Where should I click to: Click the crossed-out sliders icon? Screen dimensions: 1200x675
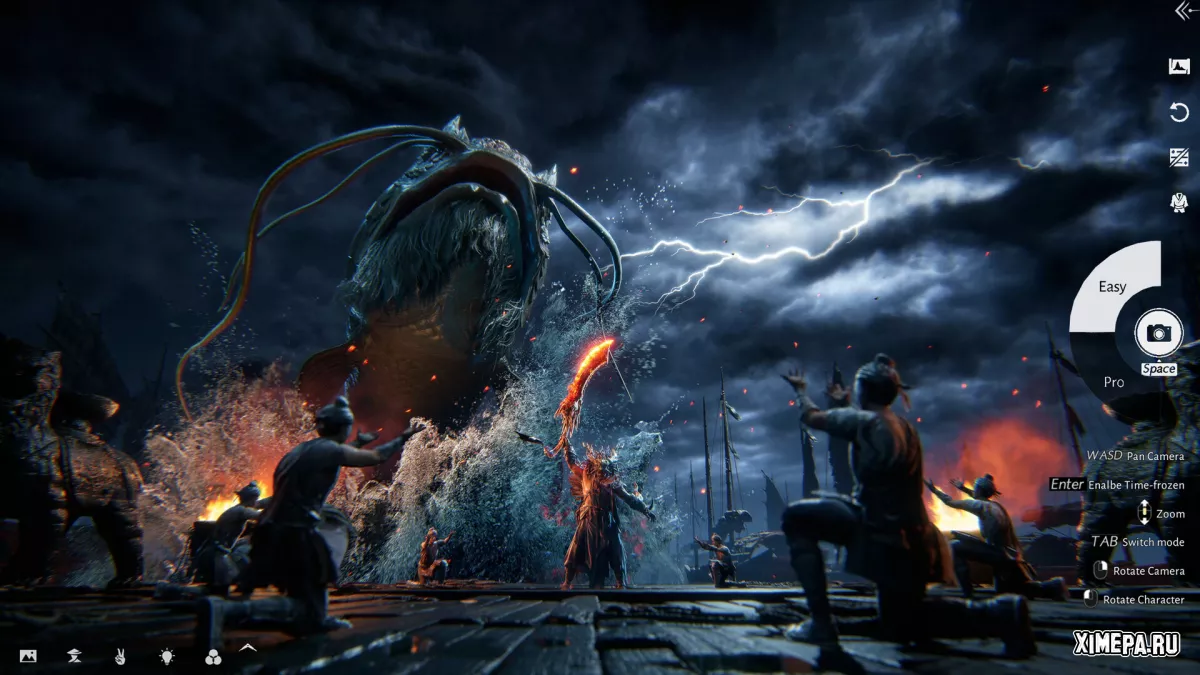point(1179,157)
